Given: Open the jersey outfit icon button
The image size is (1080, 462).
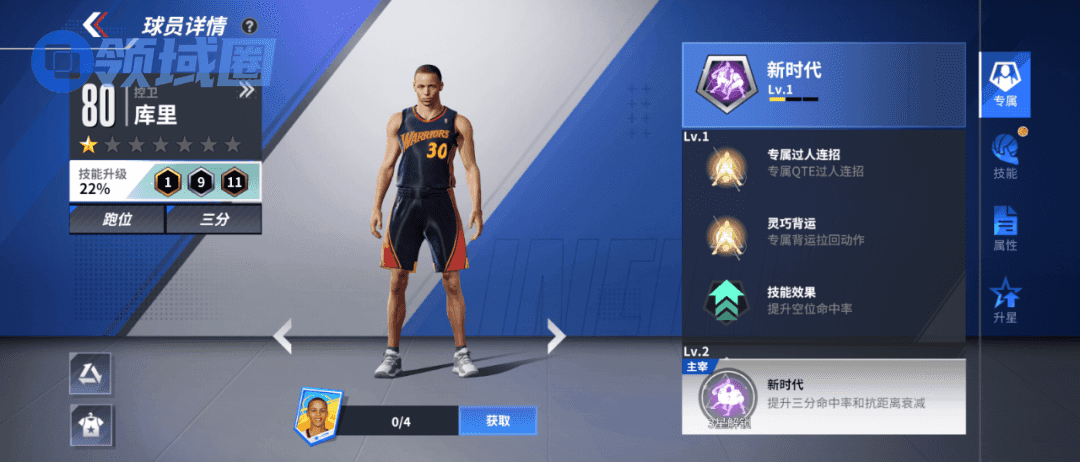Looking at the screenshot, I should [x=90, y=425].
